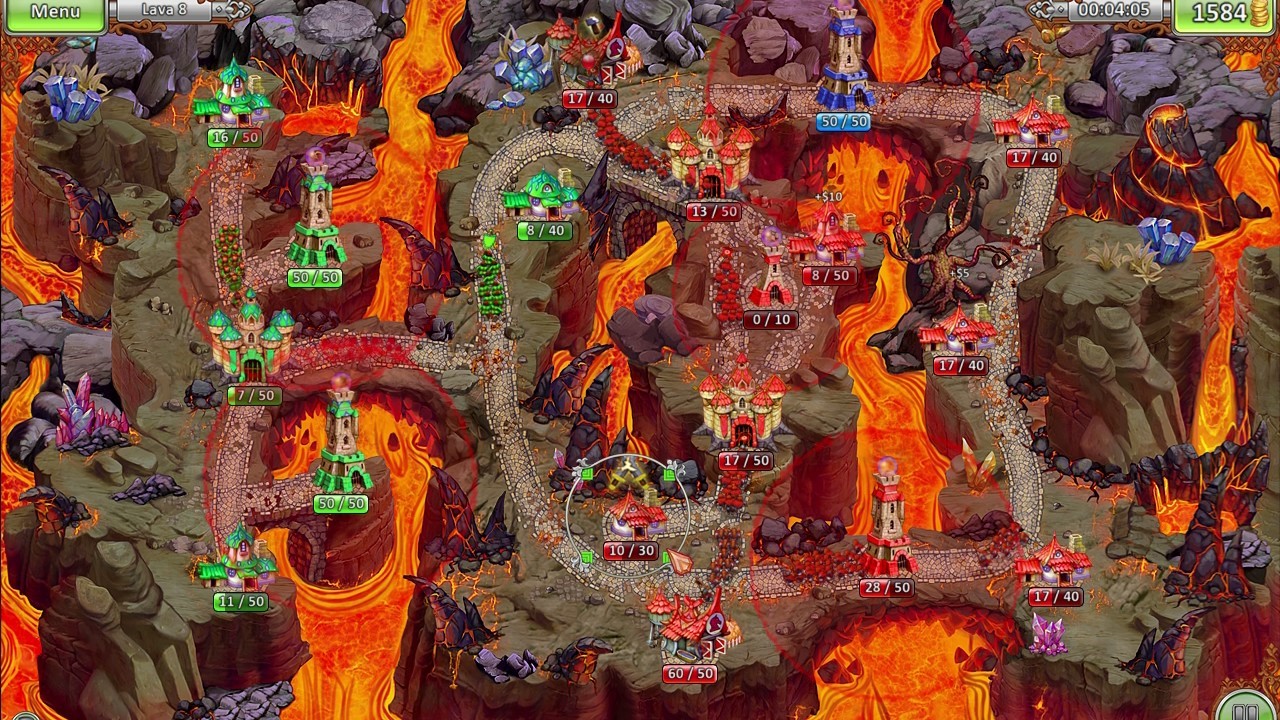
Task: Click the Lava 8 level title
Action: [167, 12]
